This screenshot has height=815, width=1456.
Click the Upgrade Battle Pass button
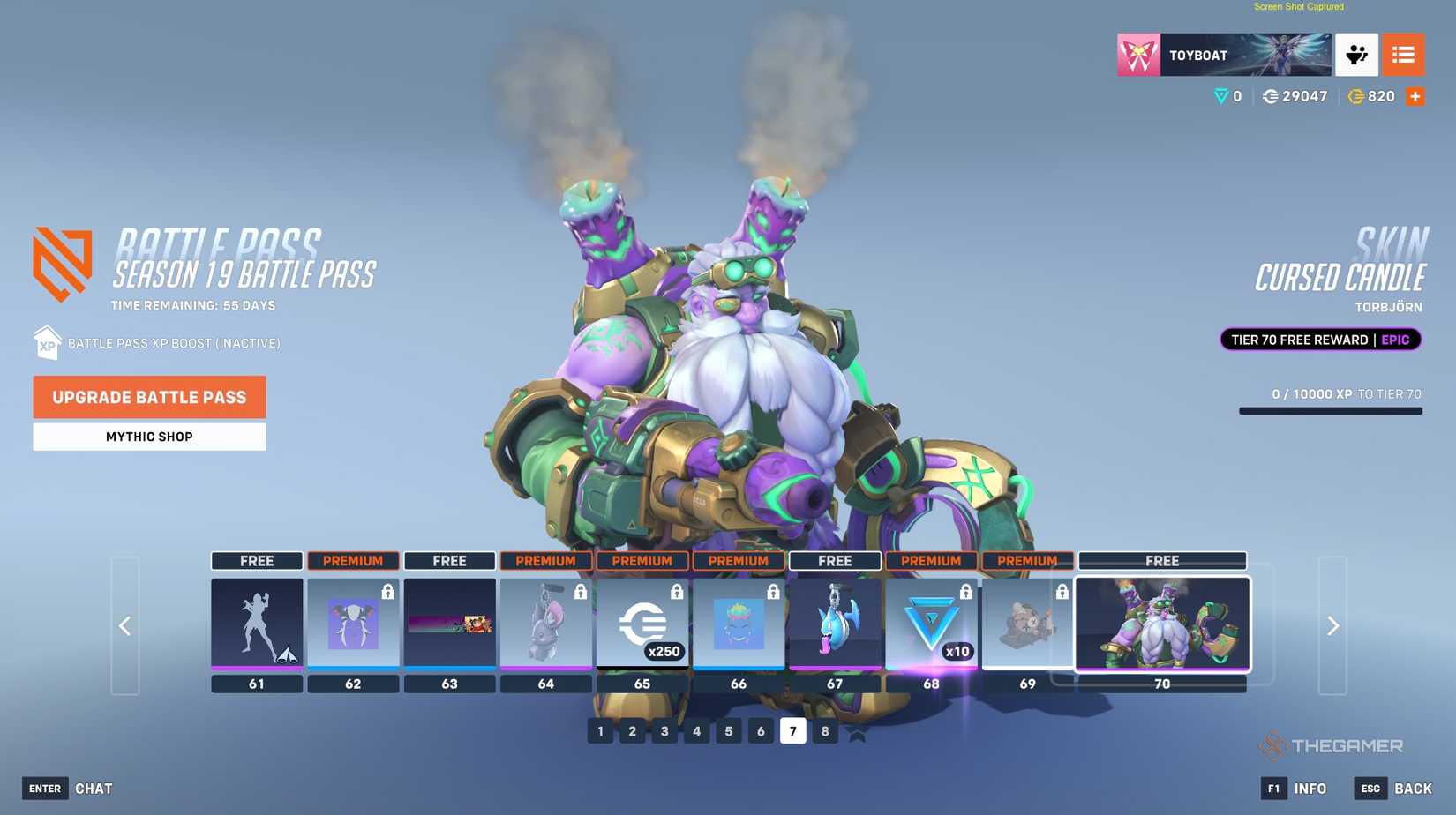[x=149, y=397]
